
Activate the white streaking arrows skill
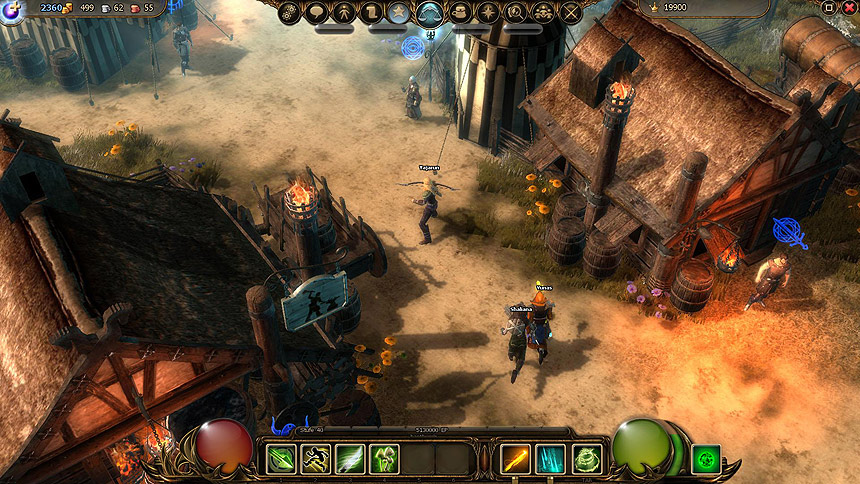(x=350, y=459)
